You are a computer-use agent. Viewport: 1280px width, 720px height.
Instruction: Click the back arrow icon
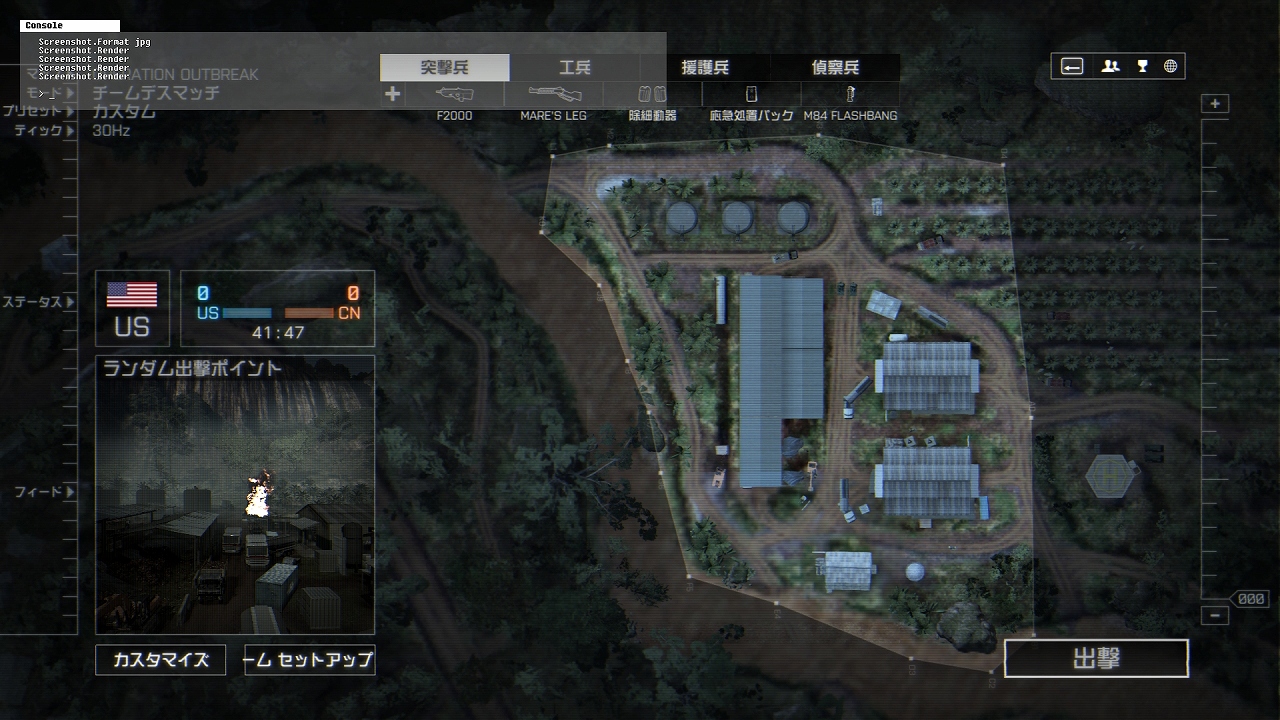pyautogui.click(x=1072, y=67)
